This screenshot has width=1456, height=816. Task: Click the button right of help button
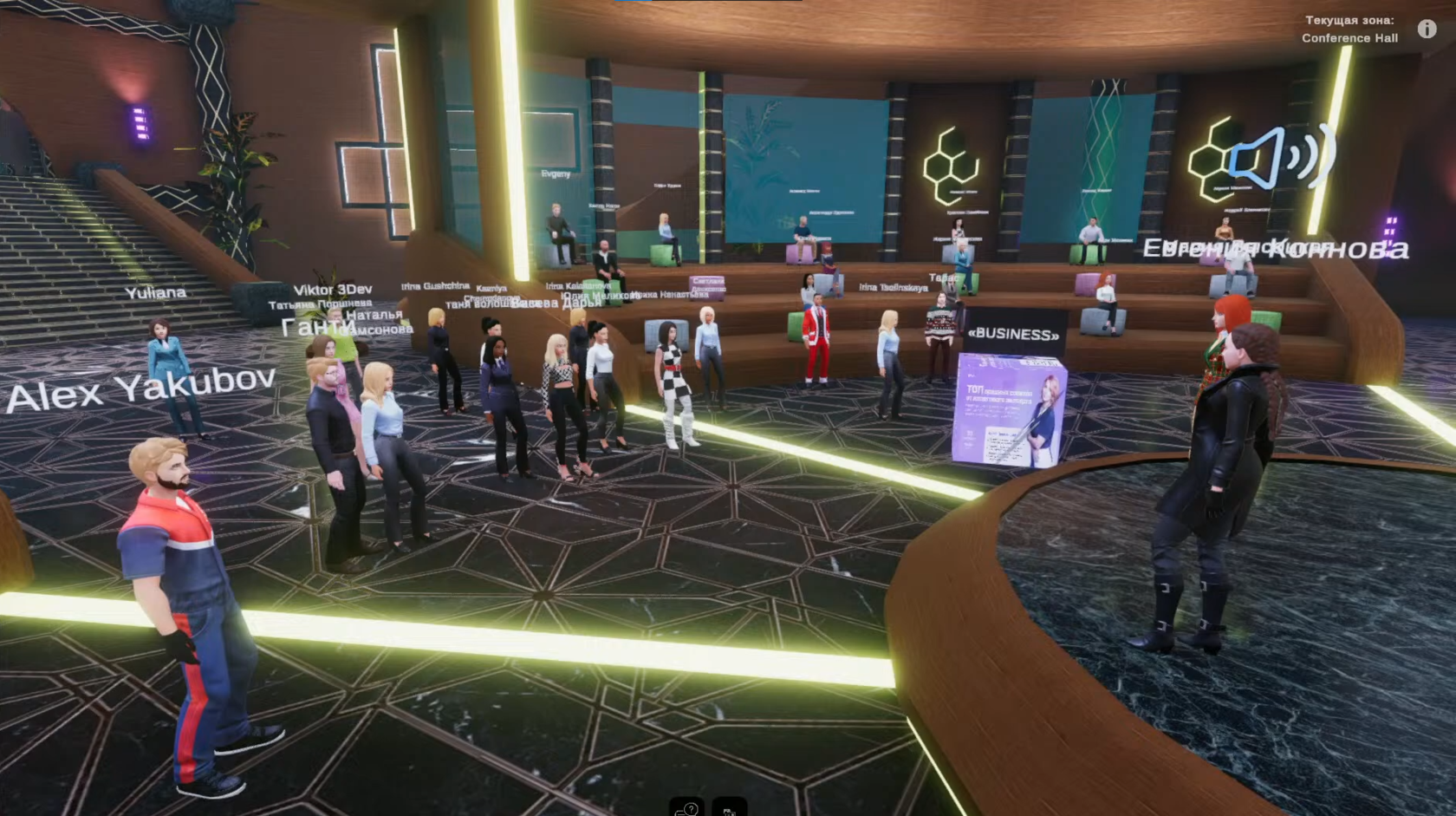coord(729,807)
